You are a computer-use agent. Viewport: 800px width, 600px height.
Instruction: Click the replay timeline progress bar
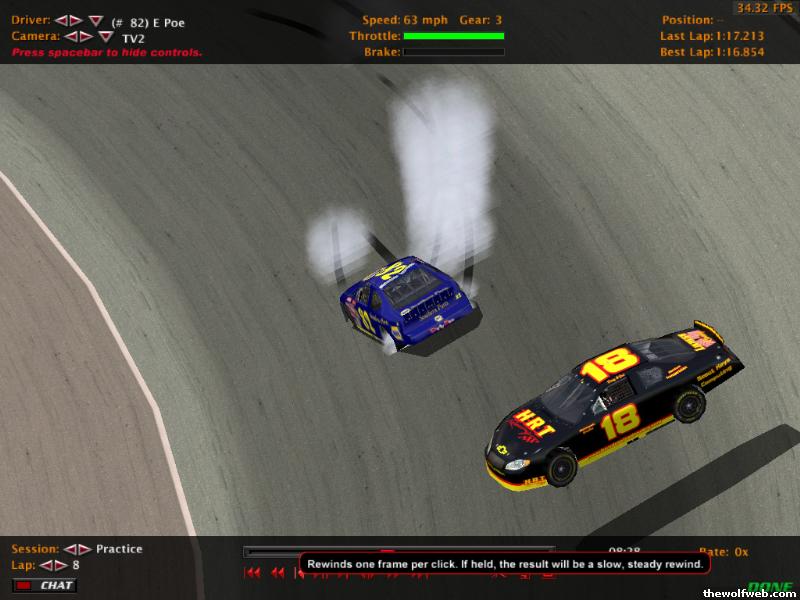click(x=400, y=549)
